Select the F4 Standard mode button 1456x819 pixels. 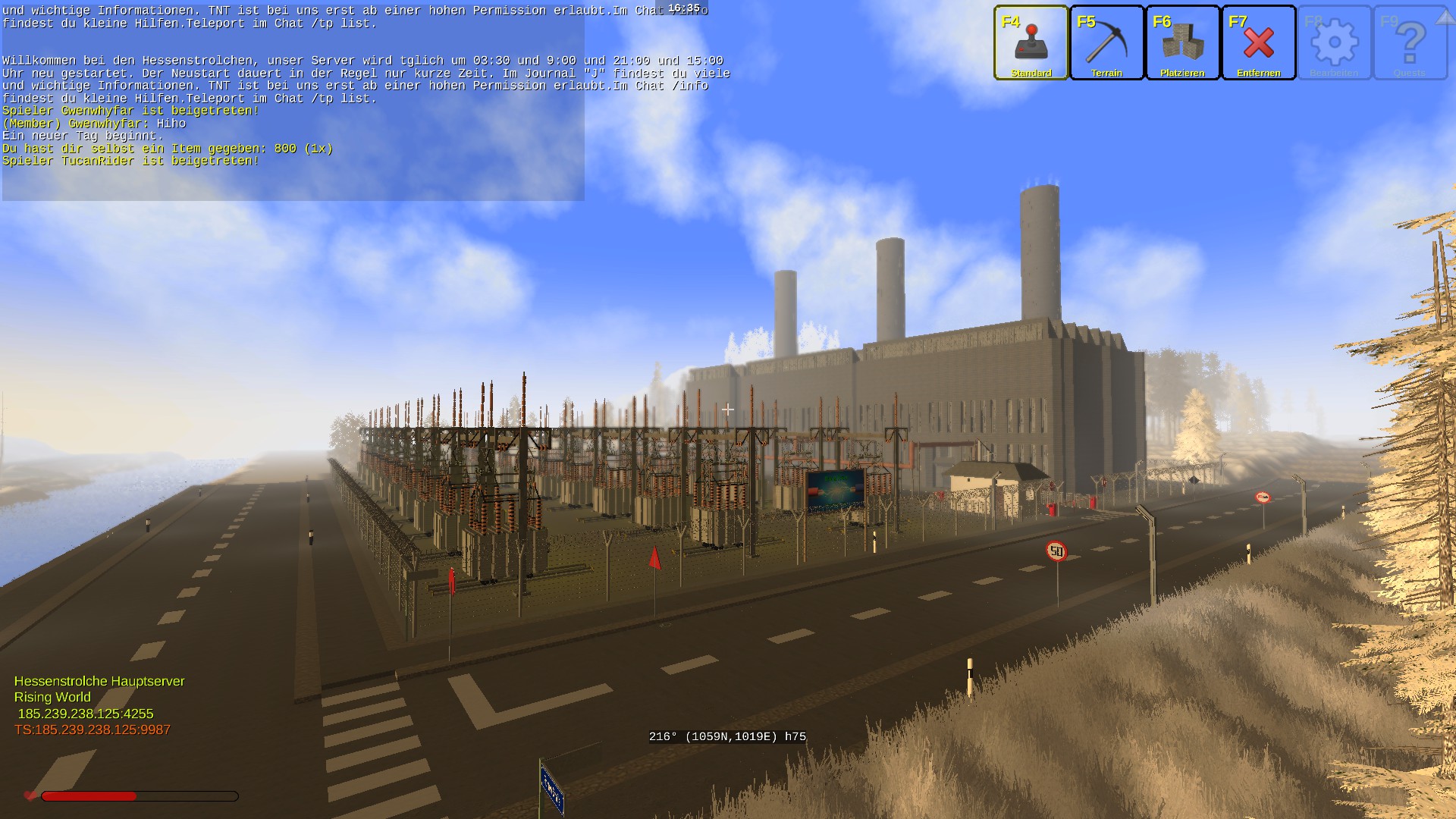pyautogui.click(x=1031, y=42)
